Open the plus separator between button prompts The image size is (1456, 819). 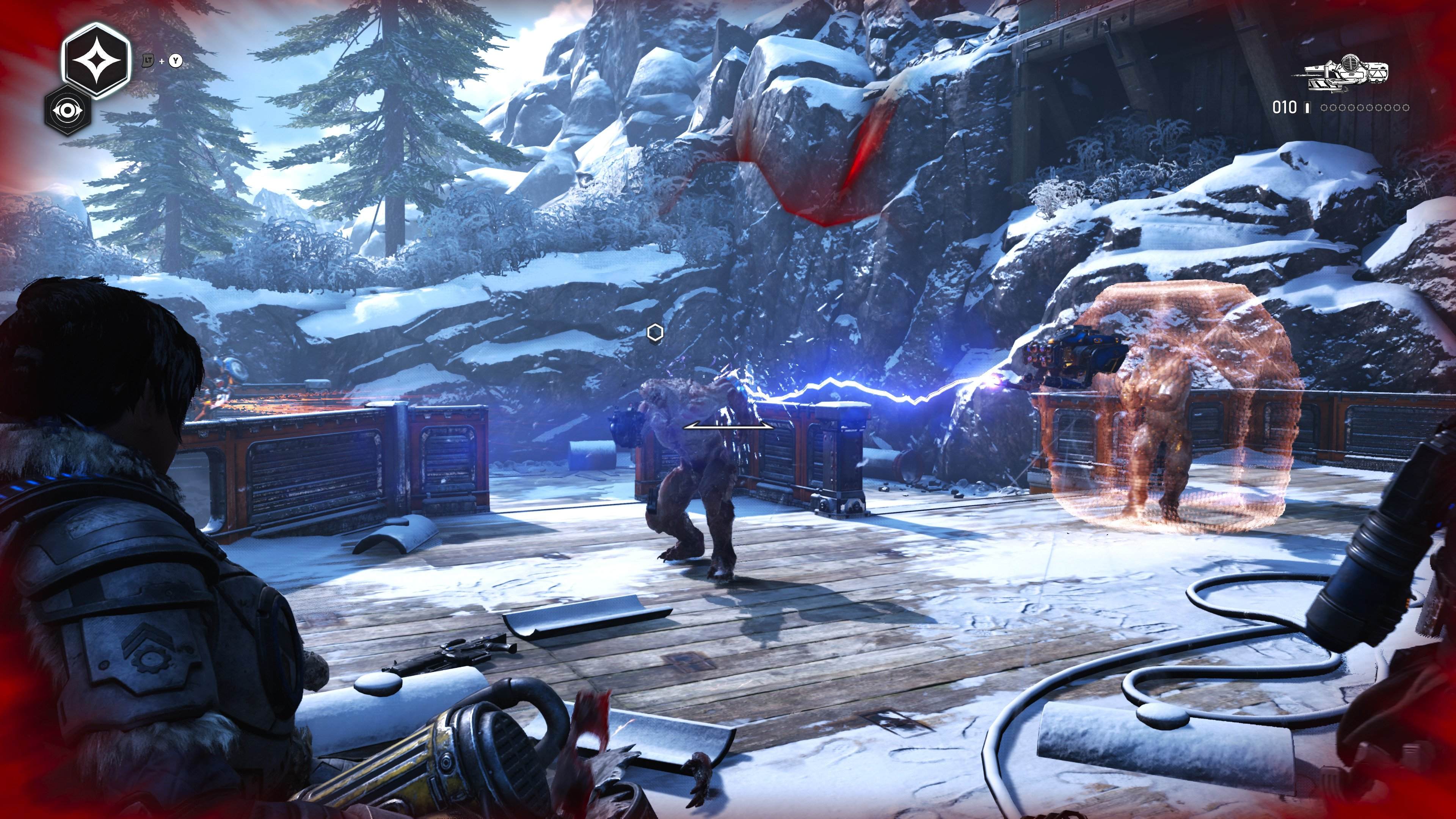162,61
